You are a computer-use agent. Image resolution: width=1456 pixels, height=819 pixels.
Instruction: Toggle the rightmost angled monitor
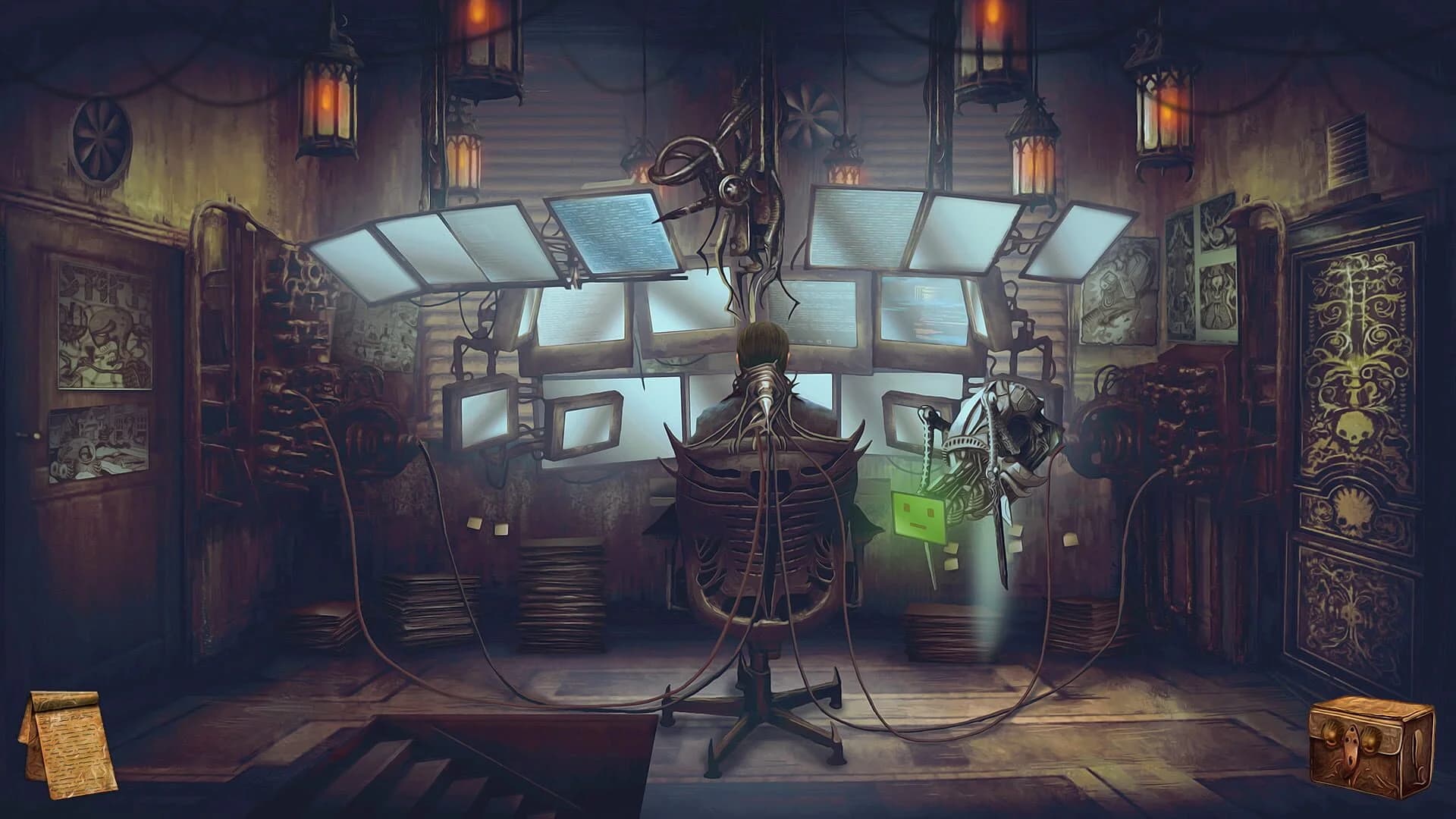click(1062, 243)
